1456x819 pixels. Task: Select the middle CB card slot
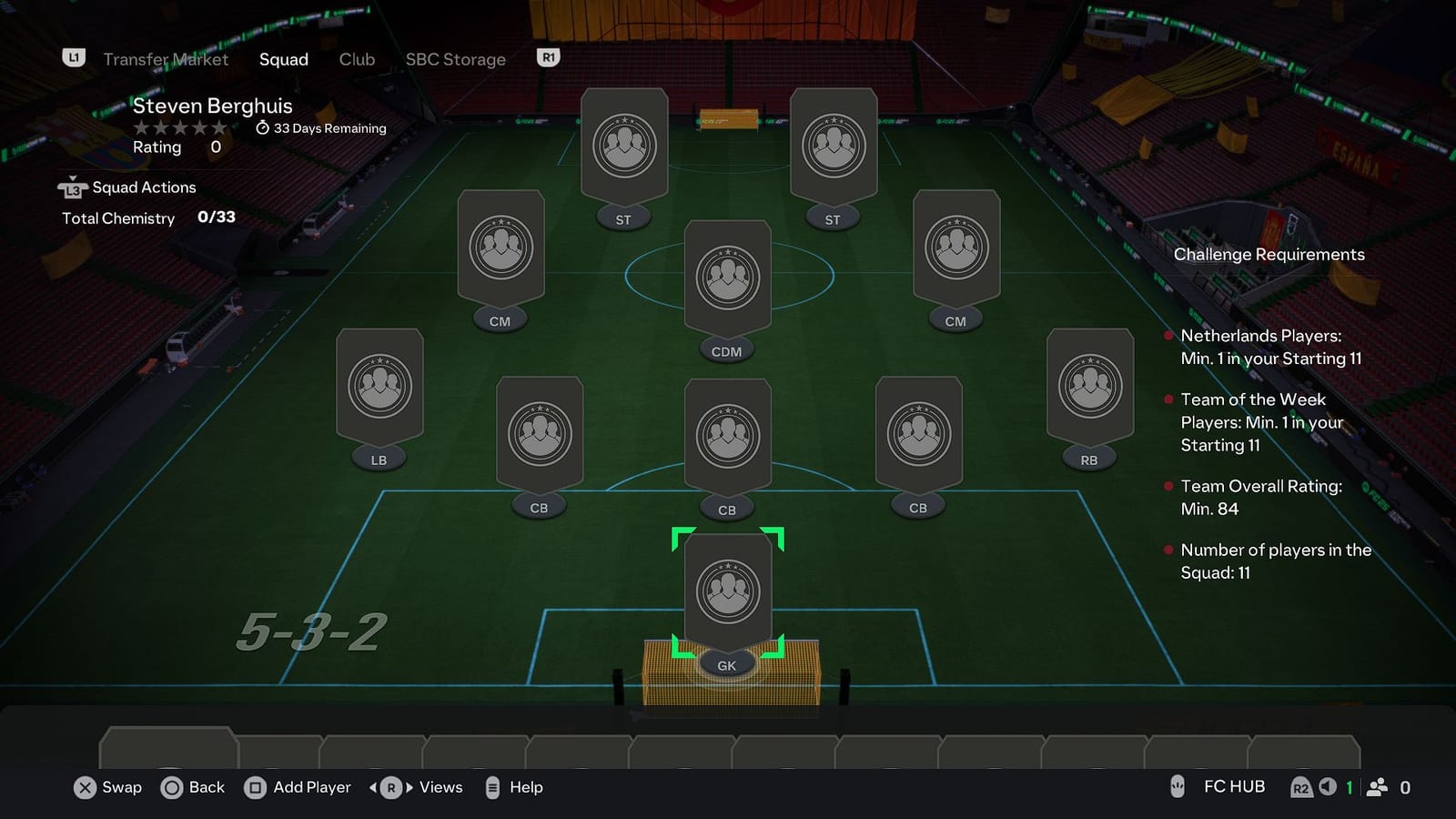[x=726, y=437]
